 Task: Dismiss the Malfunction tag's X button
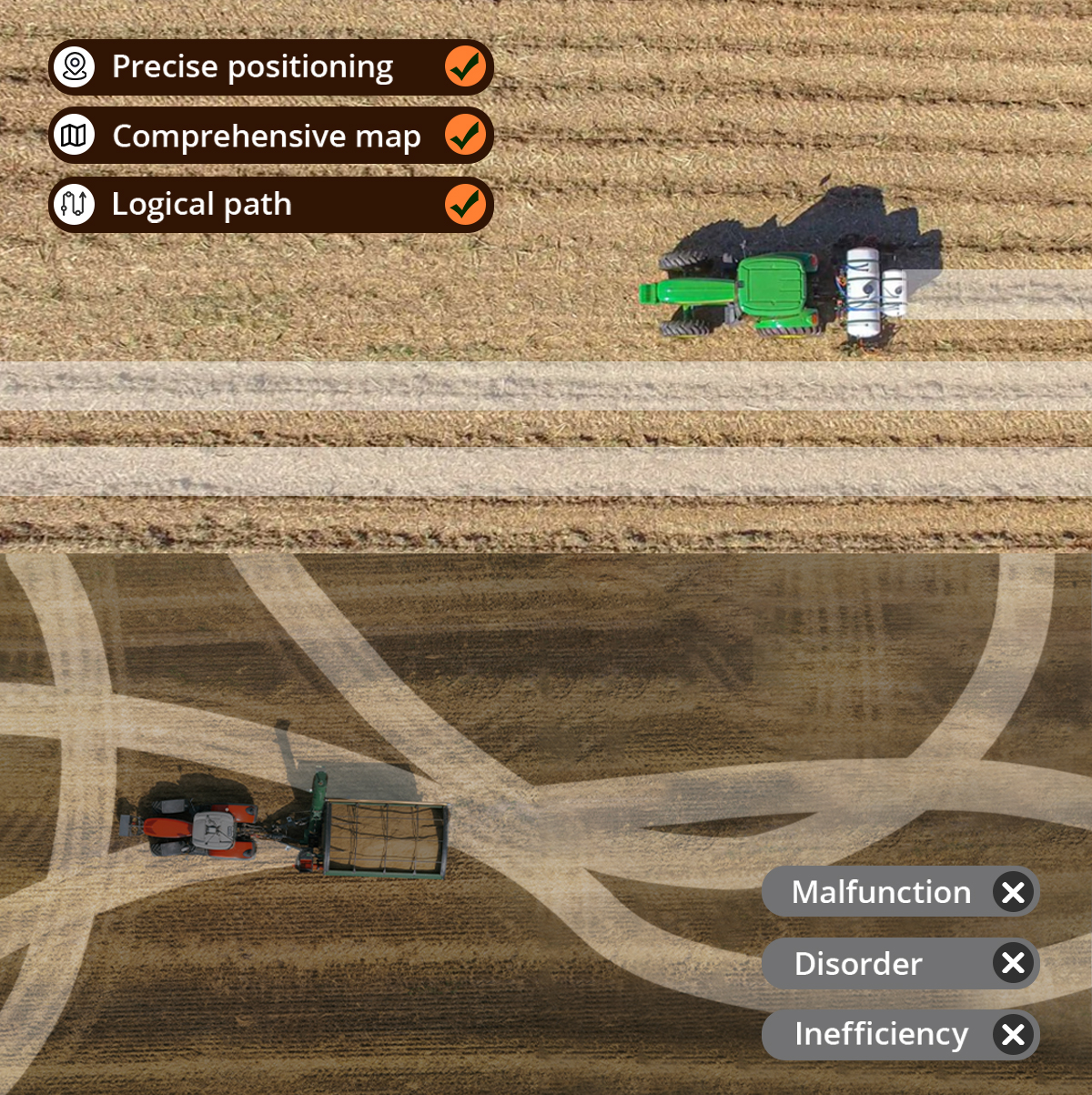(x=1013, y=892)
